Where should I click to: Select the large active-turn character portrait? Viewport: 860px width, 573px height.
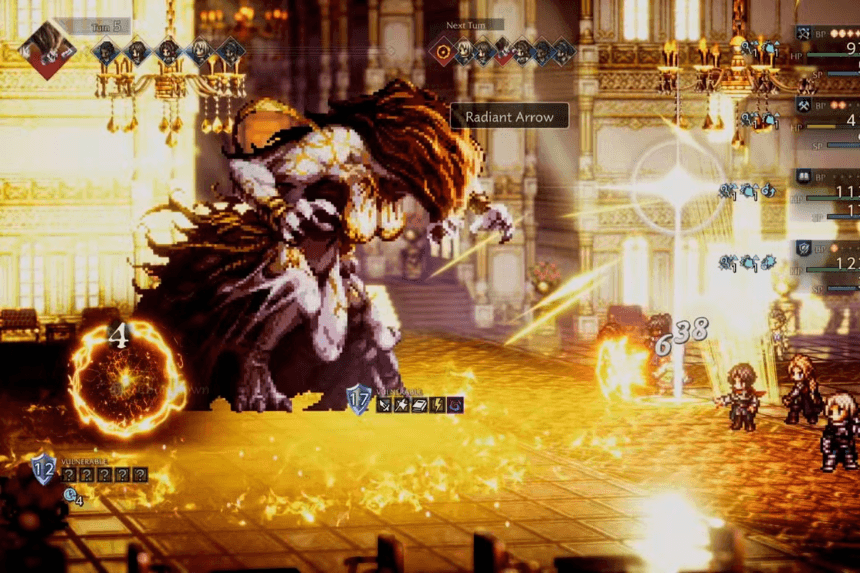[48, 46]
